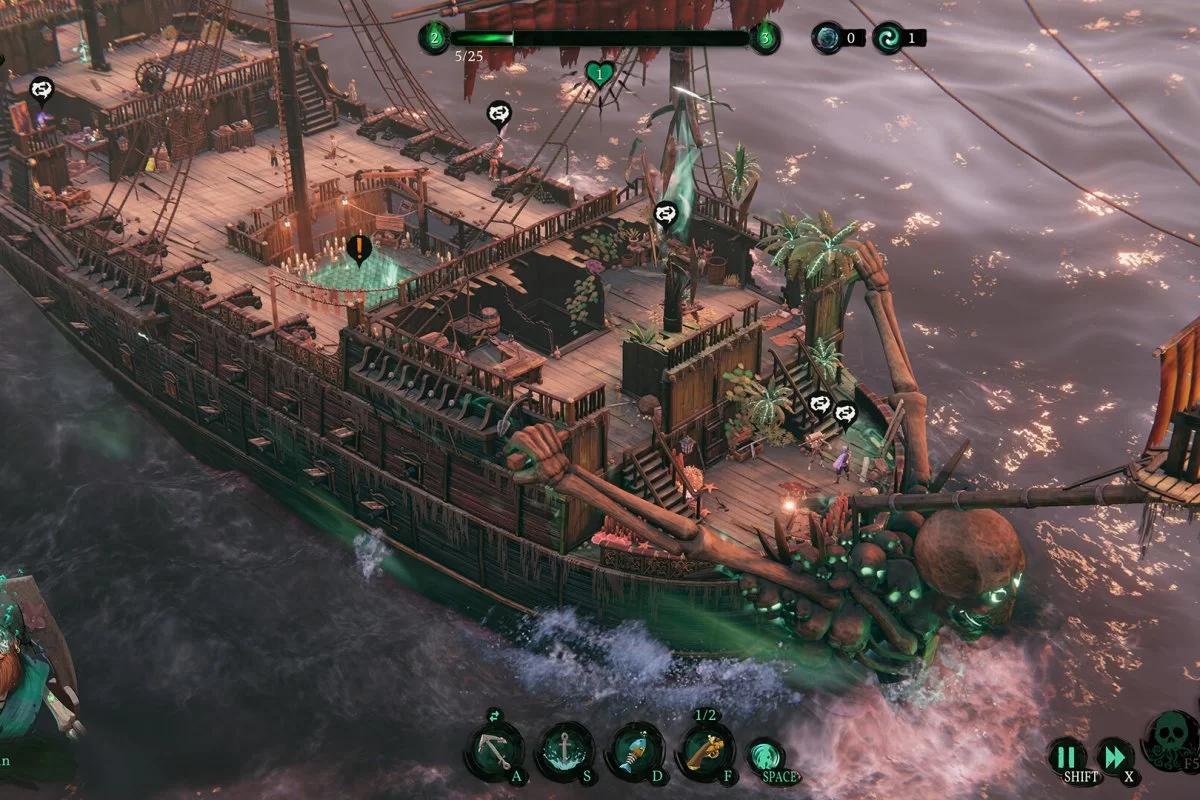Pause the game with the pause button

click(1067, 756)
